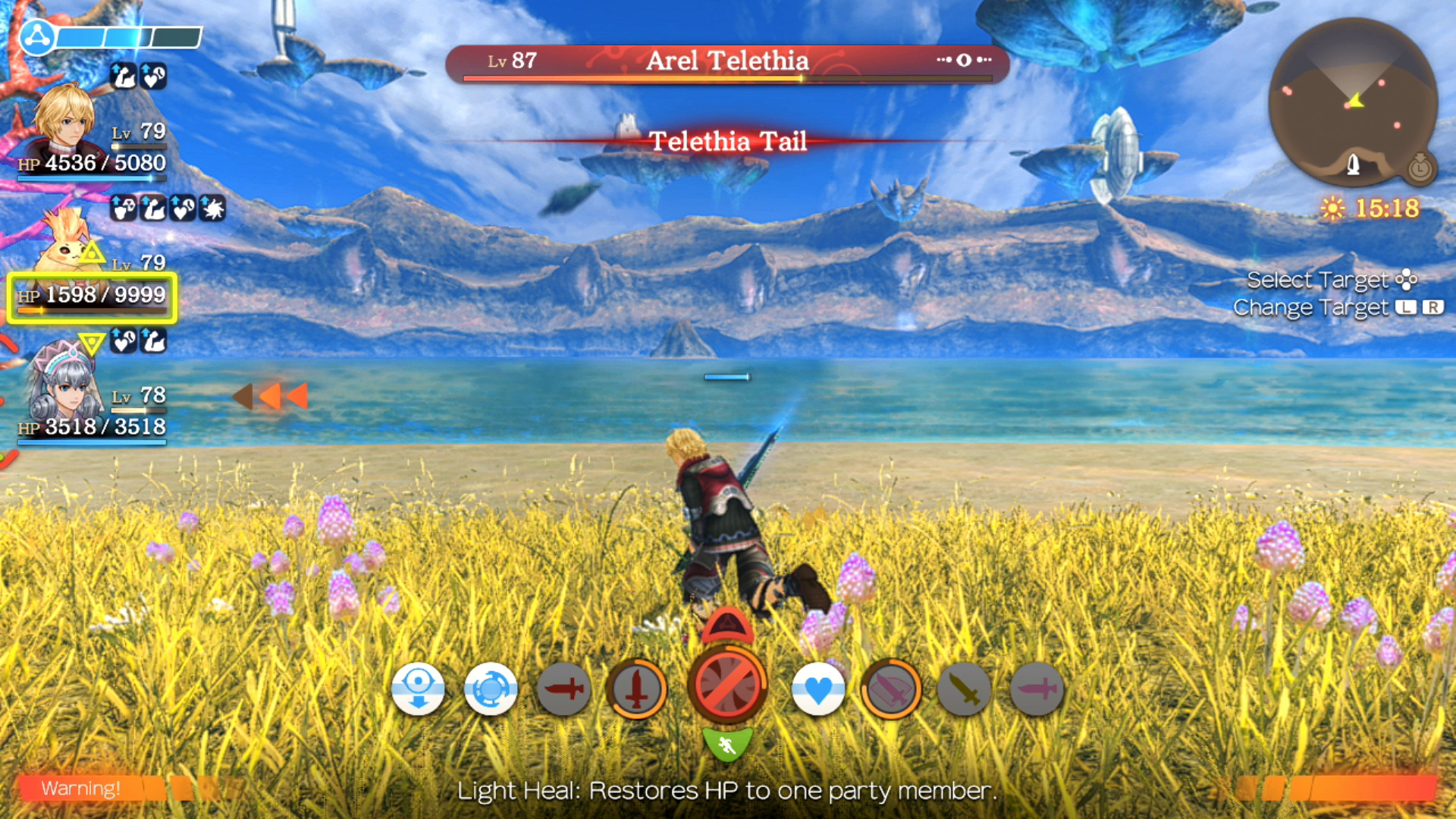Click the blue party gauge emblem

pyautogui.click(x=36, y=36)
